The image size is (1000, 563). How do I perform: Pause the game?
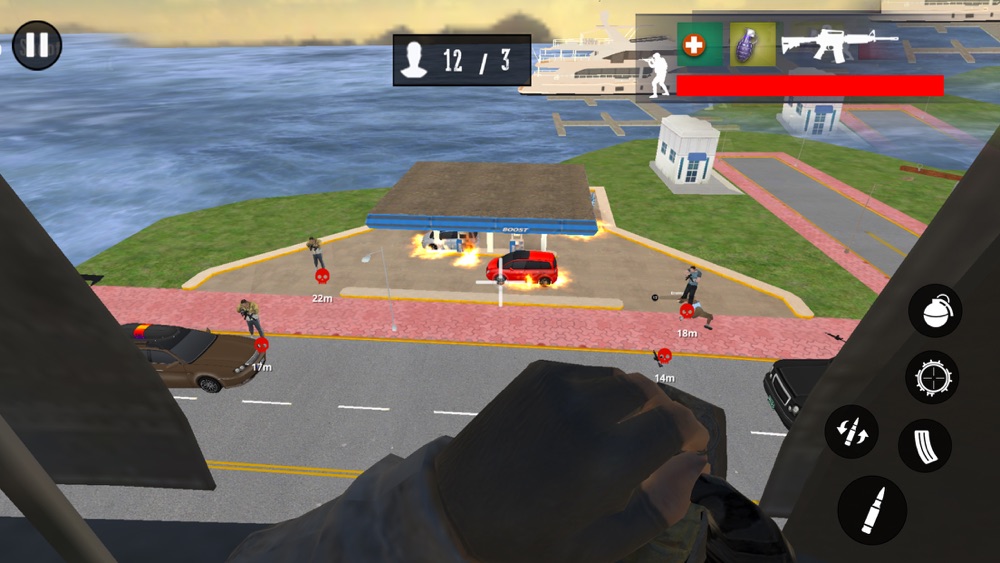[37, 46]
